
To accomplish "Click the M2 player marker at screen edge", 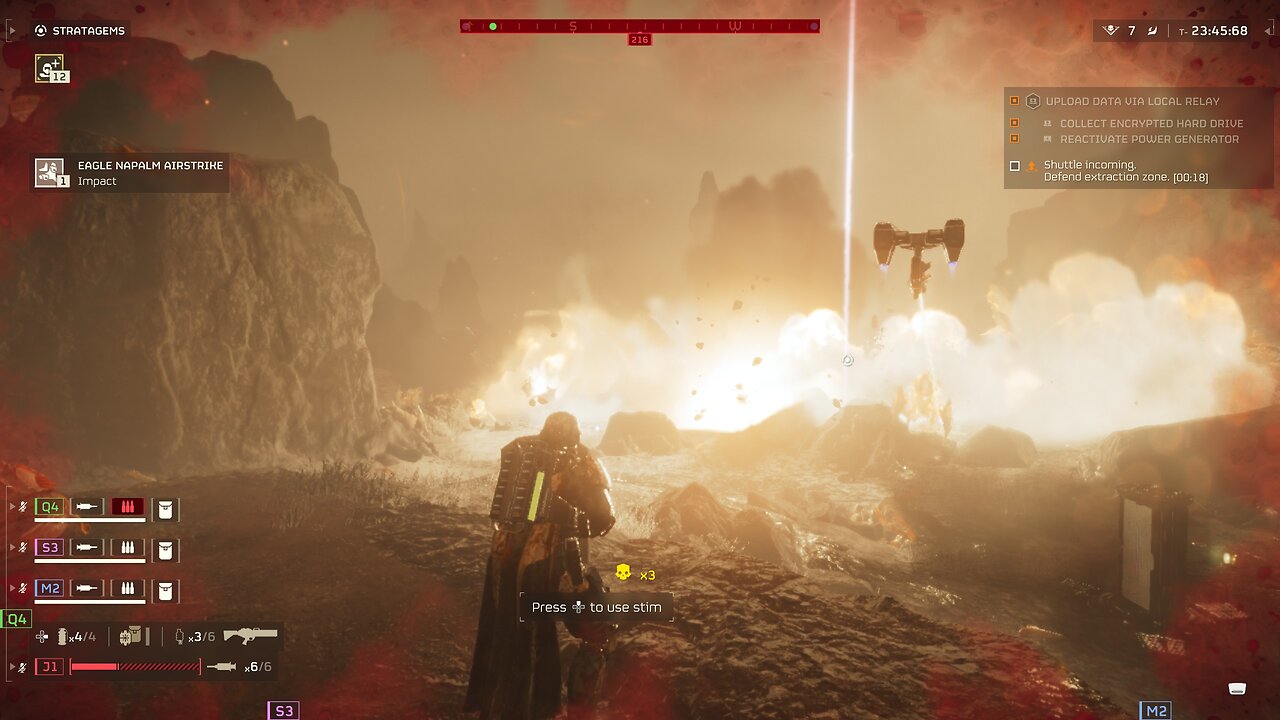I will click(1155, 711).
